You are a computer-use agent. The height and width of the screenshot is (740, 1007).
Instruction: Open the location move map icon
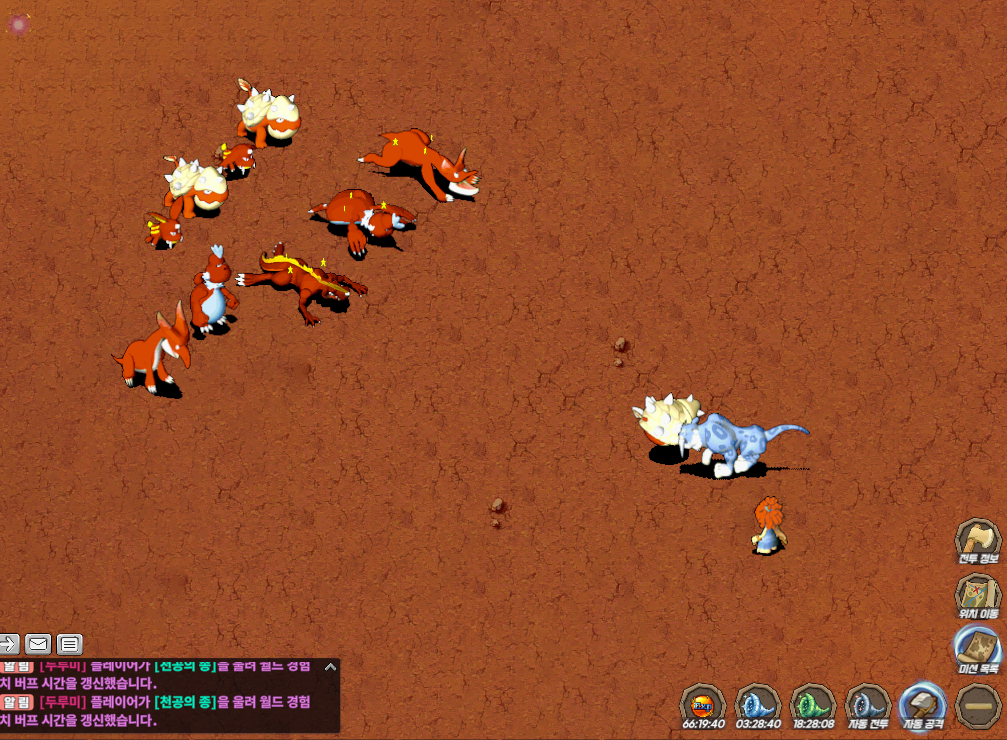(x=977, y=595)
